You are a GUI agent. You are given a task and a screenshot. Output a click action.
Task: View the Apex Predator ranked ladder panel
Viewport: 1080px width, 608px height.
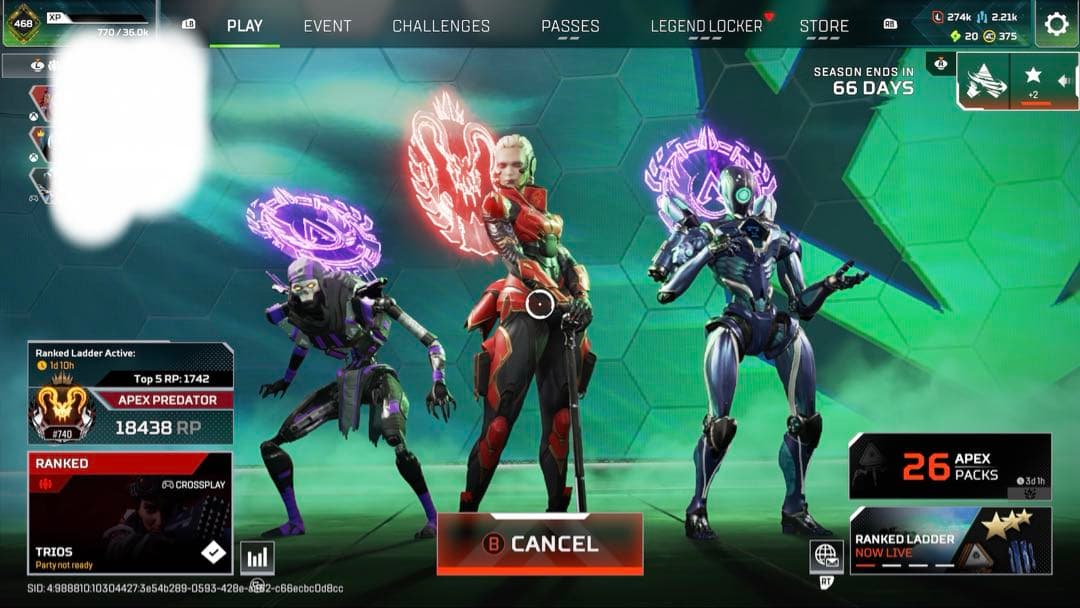(x=131, y=394)
